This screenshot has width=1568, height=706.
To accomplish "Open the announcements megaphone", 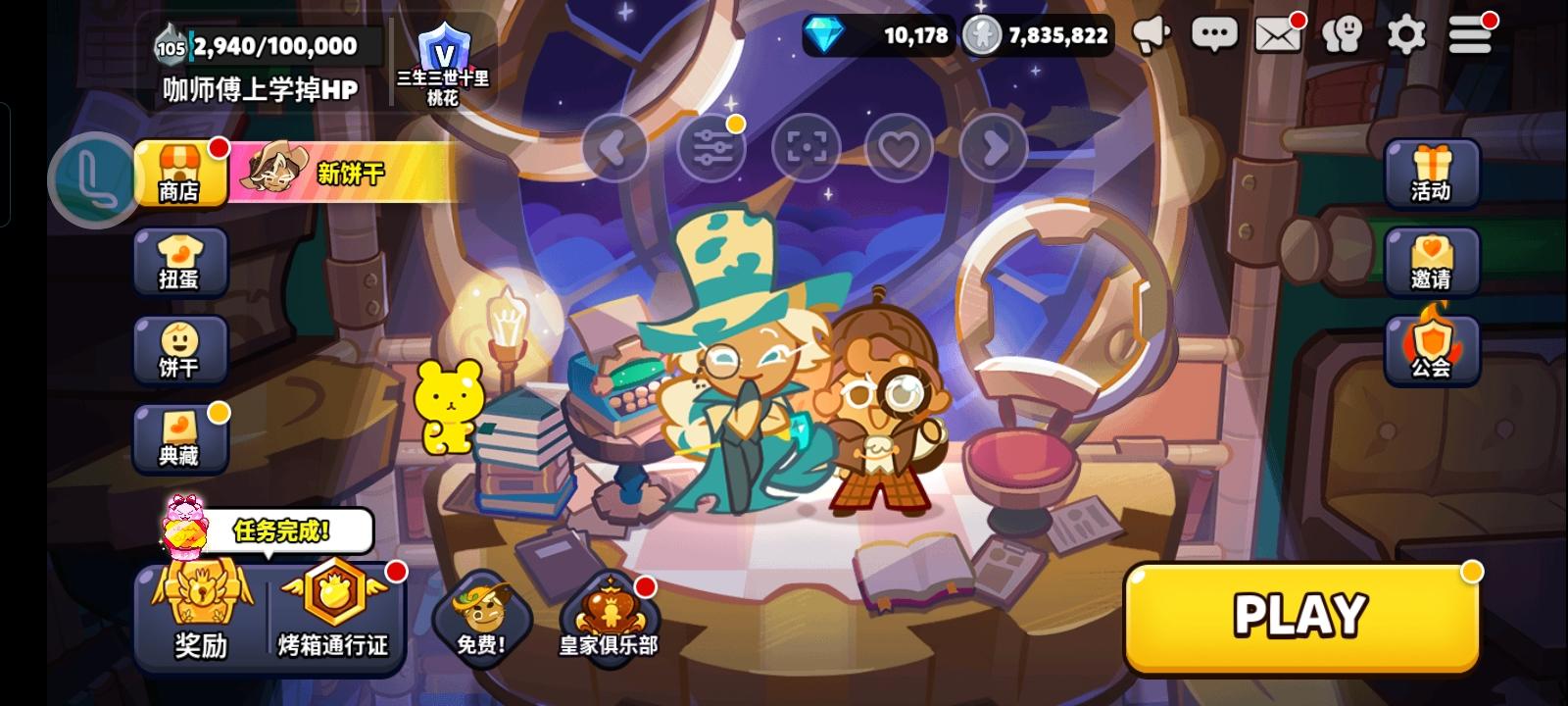I will pos(1152,34).
